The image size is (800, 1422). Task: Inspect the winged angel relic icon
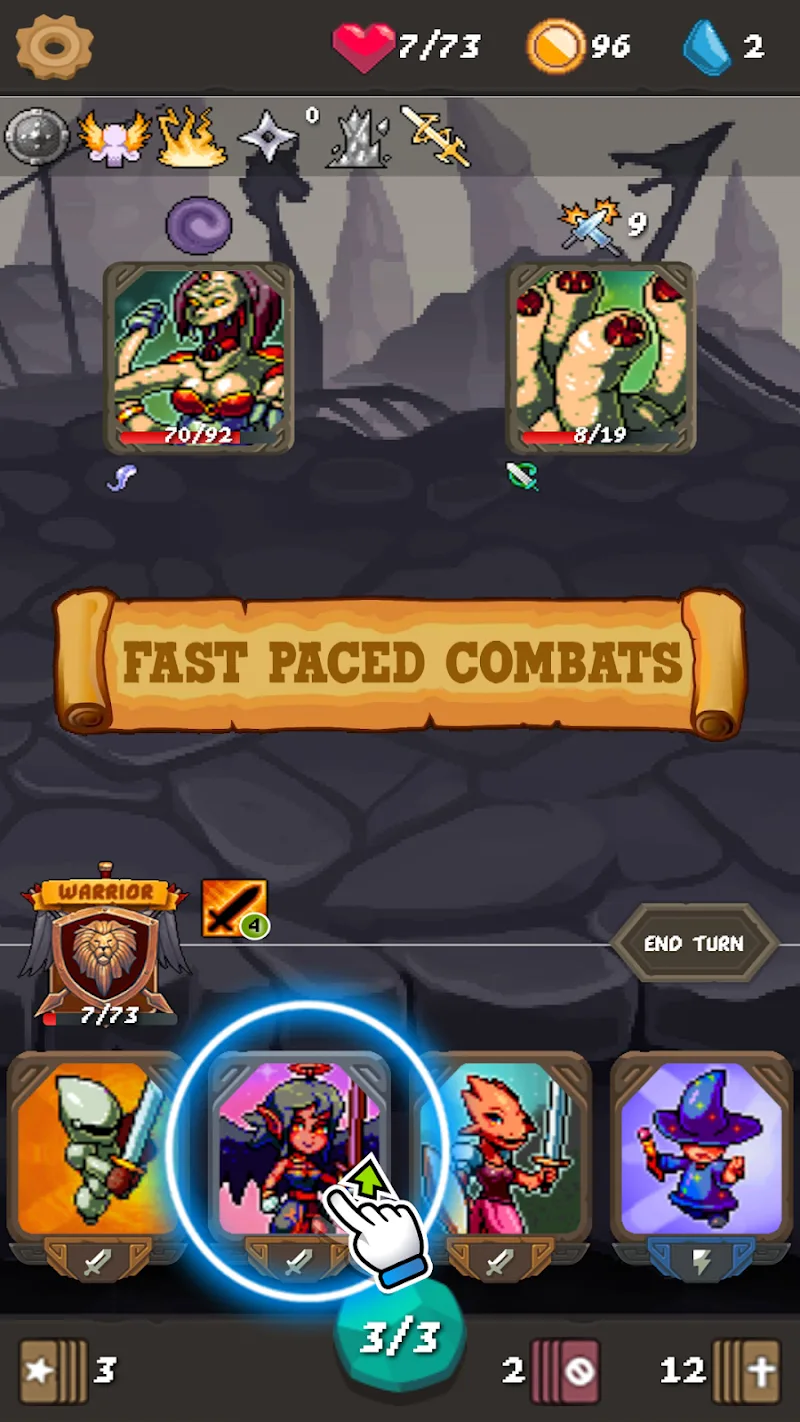(x=113, y=138)
